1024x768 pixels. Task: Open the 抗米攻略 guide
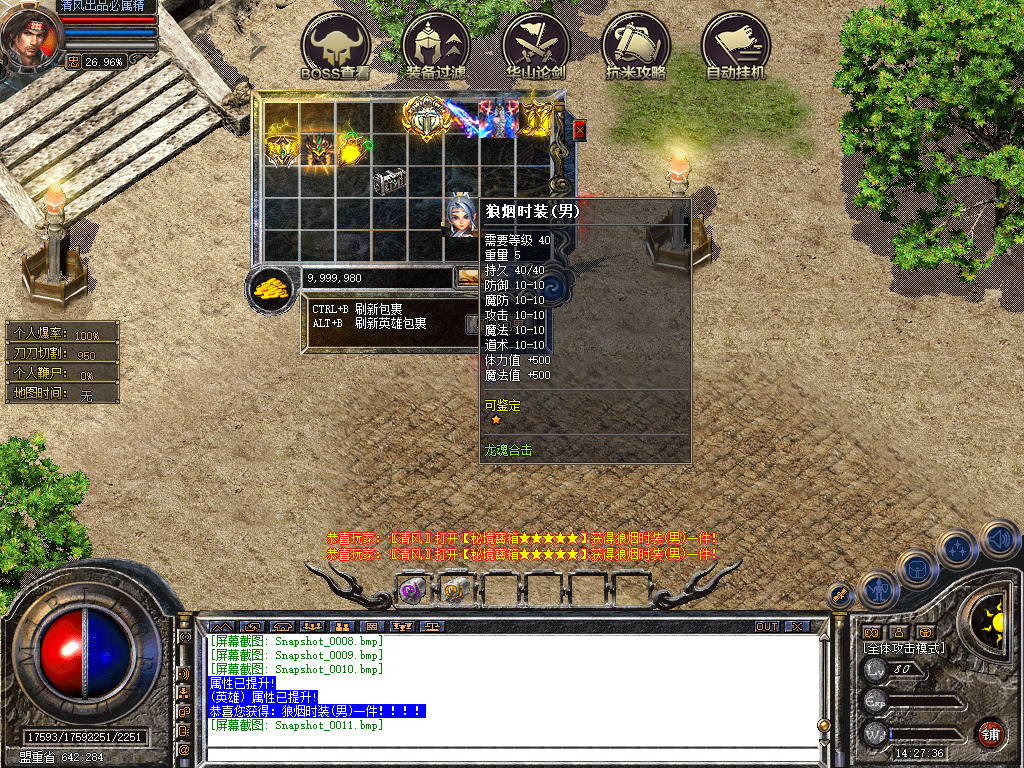(636, 45)
